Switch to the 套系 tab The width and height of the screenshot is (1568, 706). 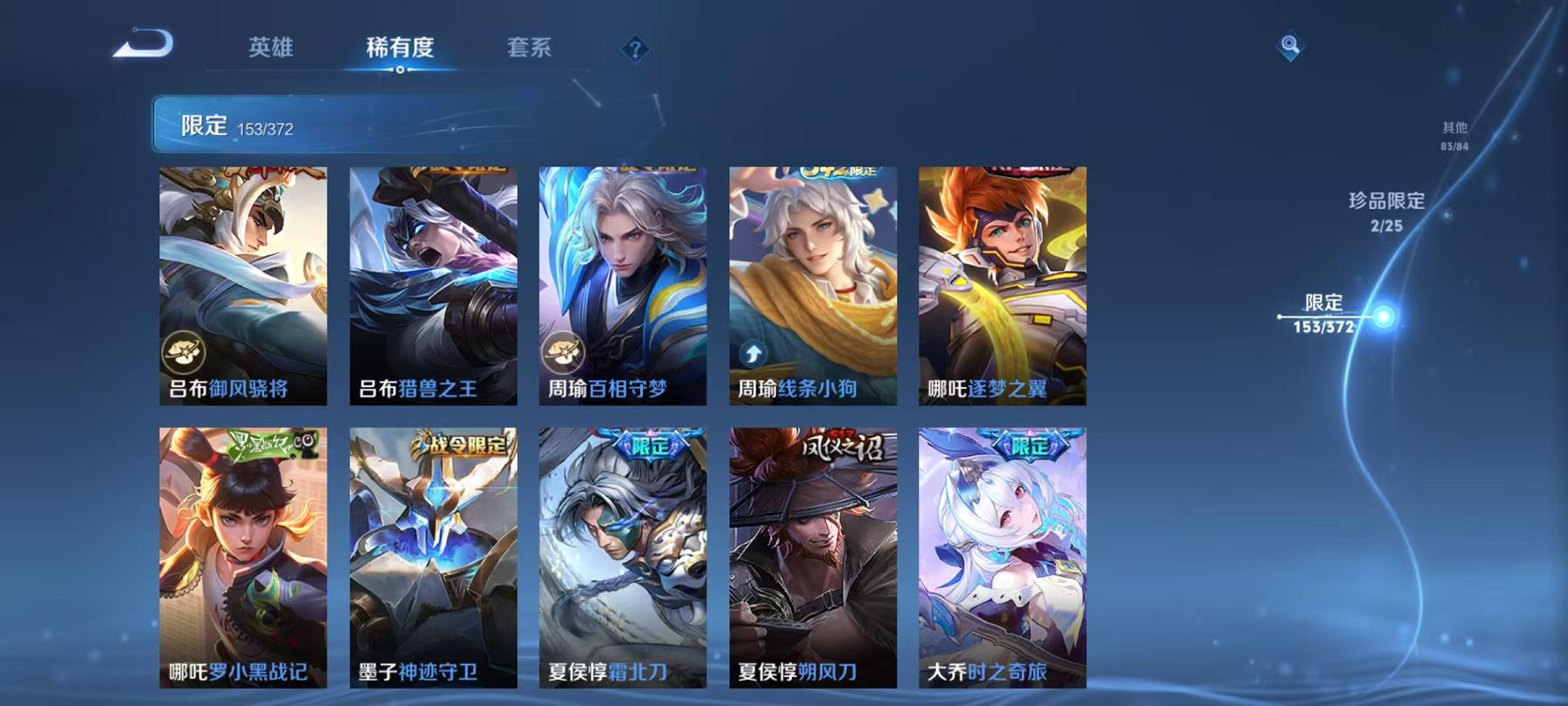tap(530, 50)
